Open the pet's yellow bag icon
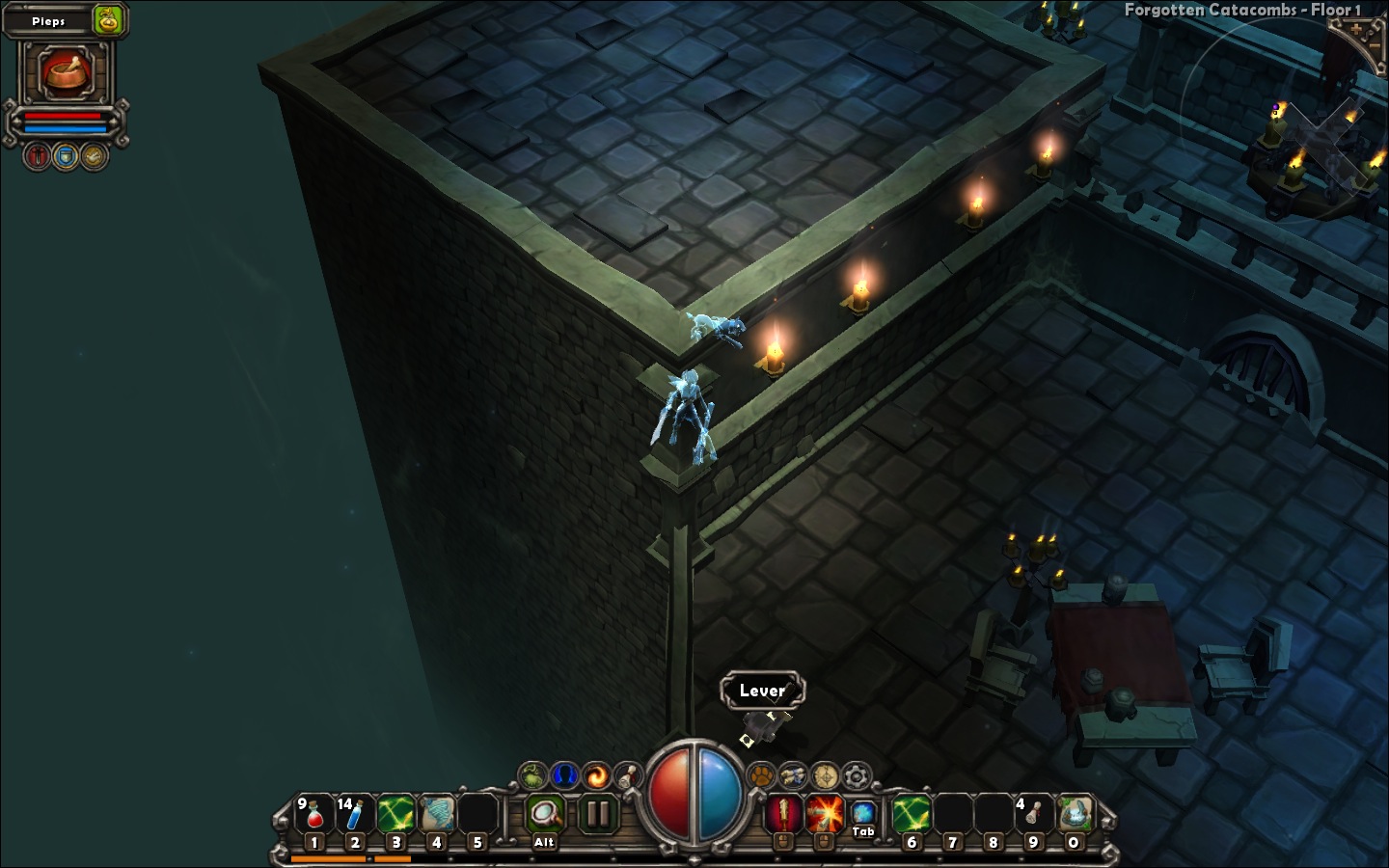Viewport: 1389px width, 868px height. click(109, 20)
